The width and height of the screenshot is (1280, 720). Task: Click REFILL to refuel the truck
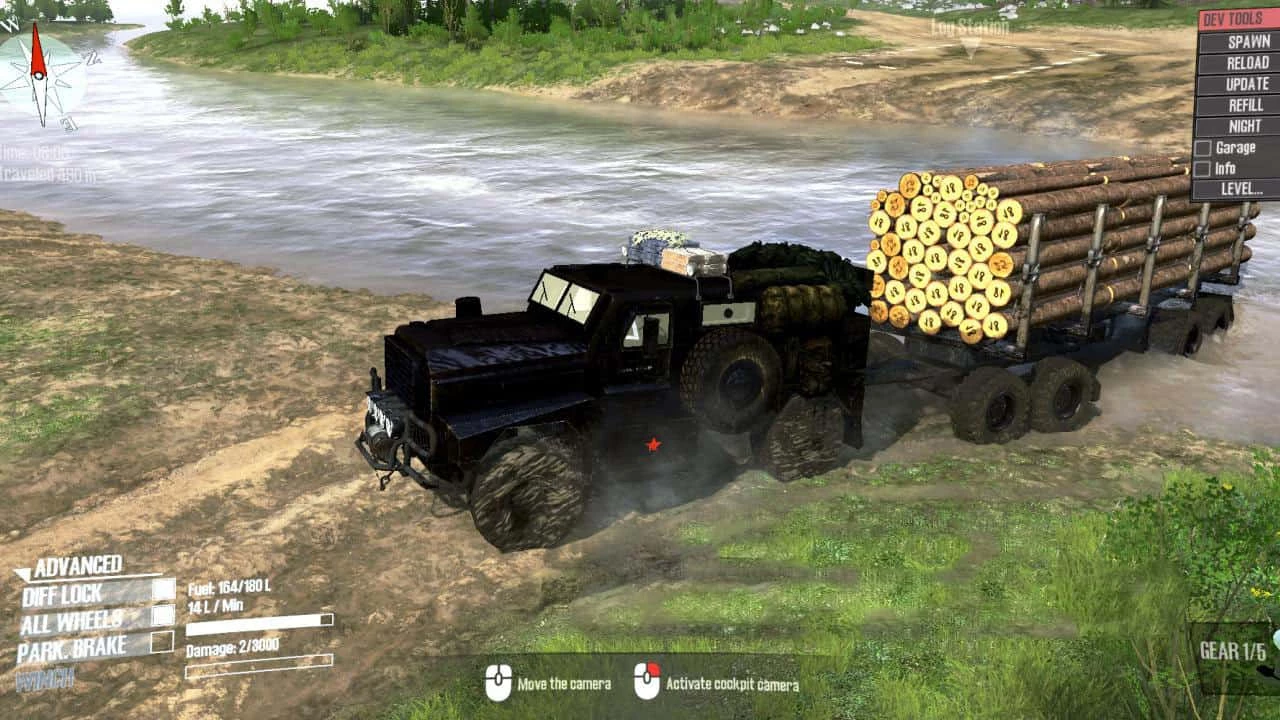coord(1245,106)
